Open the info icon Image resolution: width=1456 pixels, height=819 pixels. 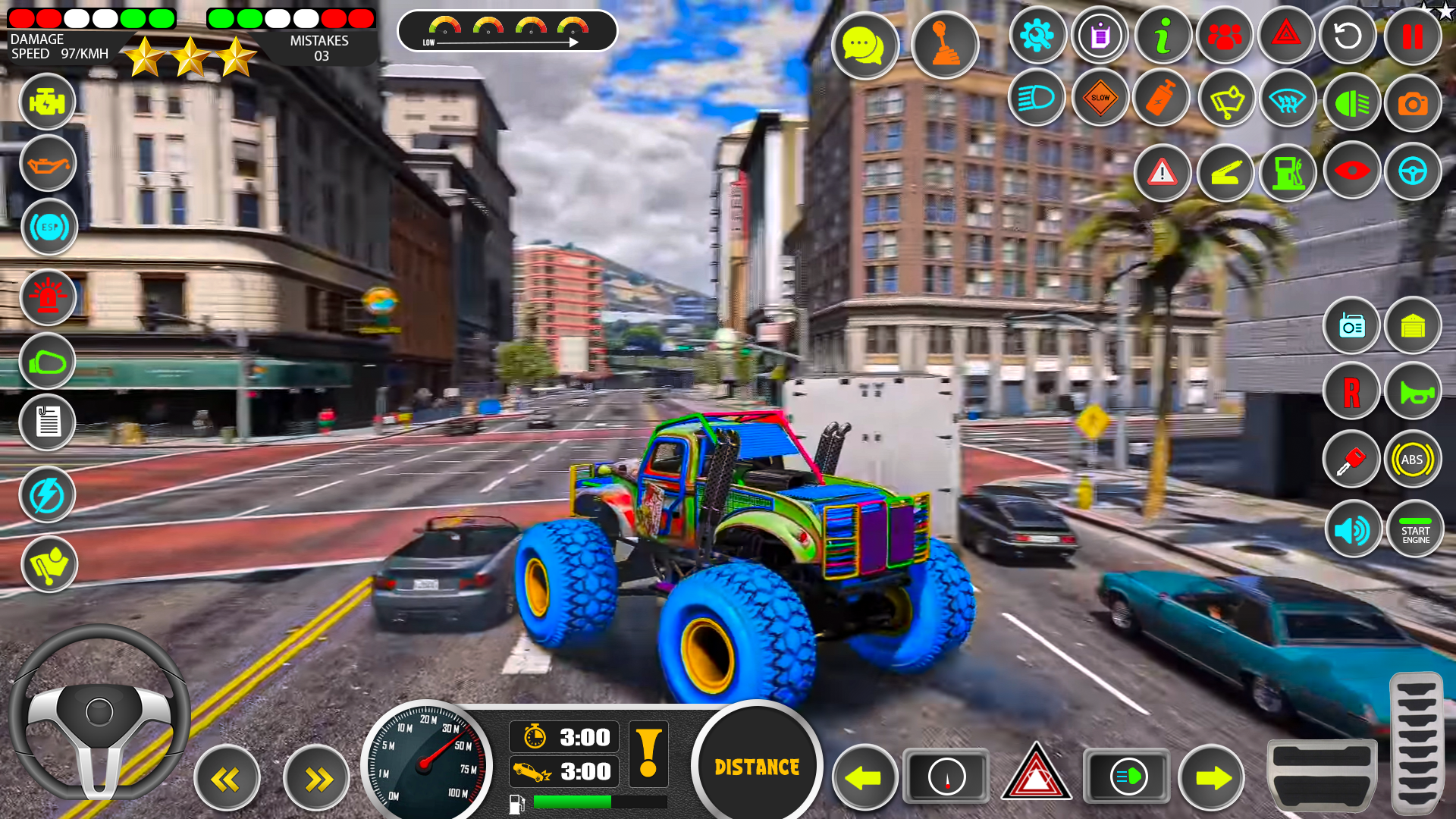tap(1162, 36)
